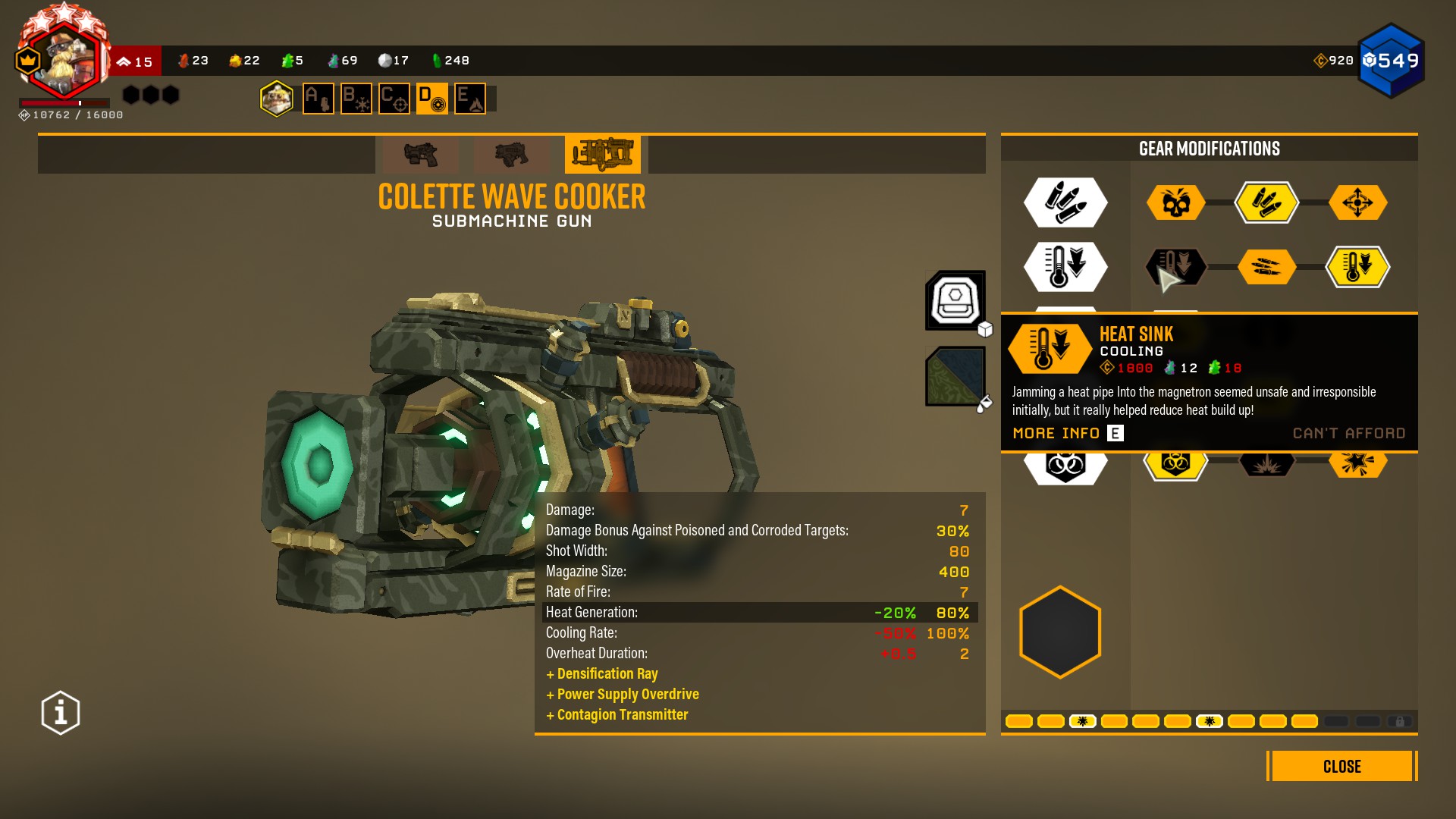Choose the middle weapon tab
The height and width of the screenshot is (819, 1456).
click(512, 155)
